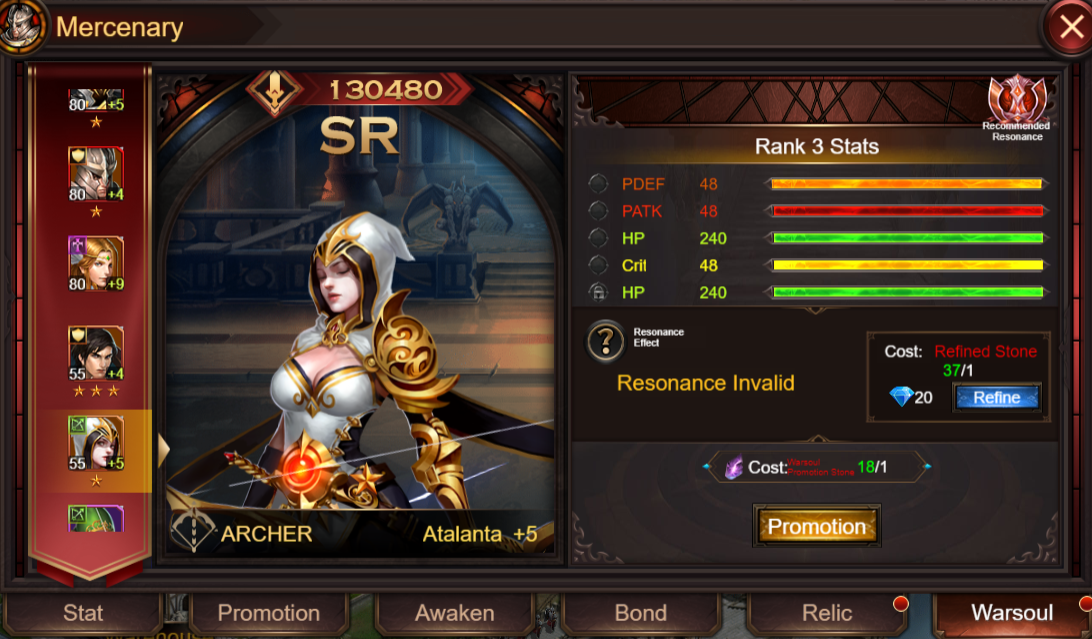Screen dimensions: 1092x639
Task: Show the Resonance Effect question mark help
Action: pos(605,342)
